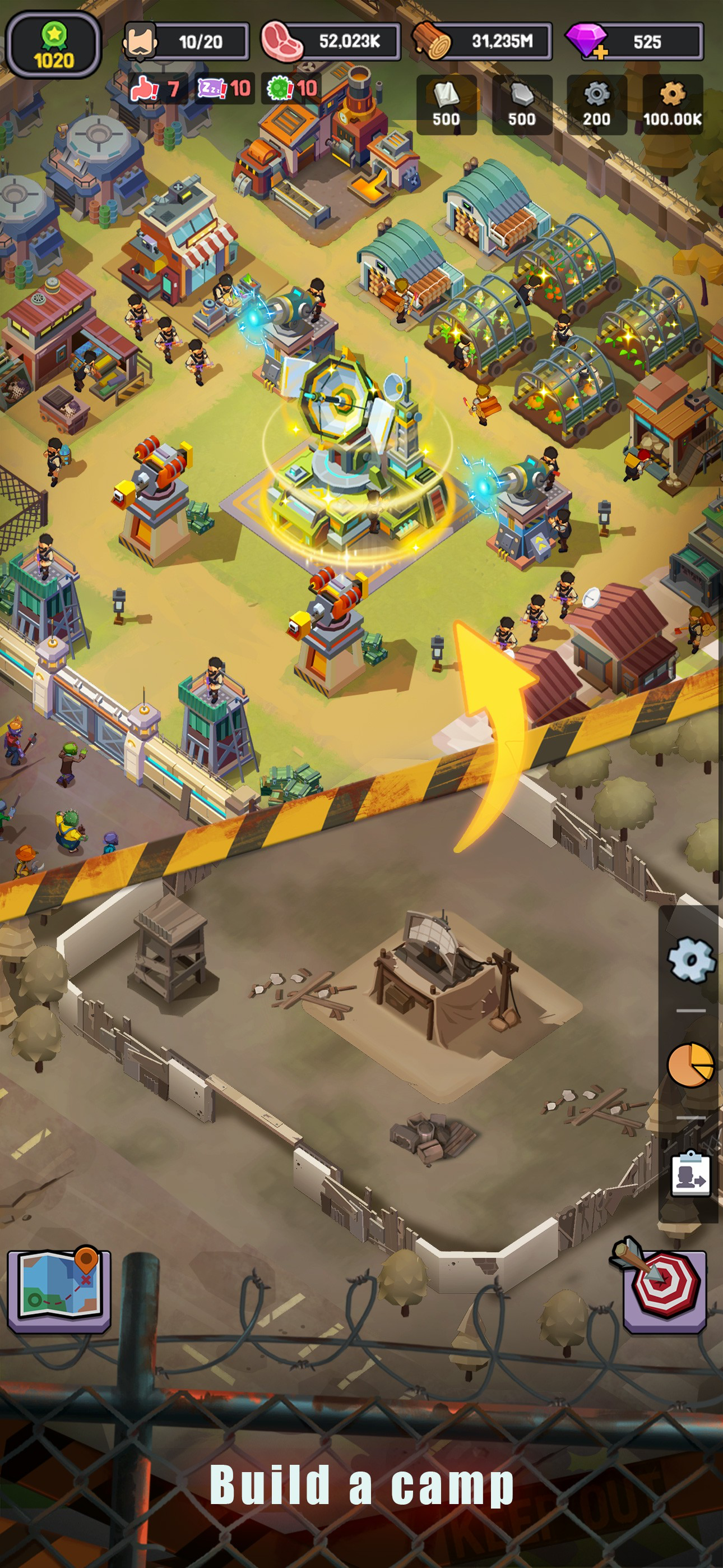Select the stone resource showing 500

(523, 104)
